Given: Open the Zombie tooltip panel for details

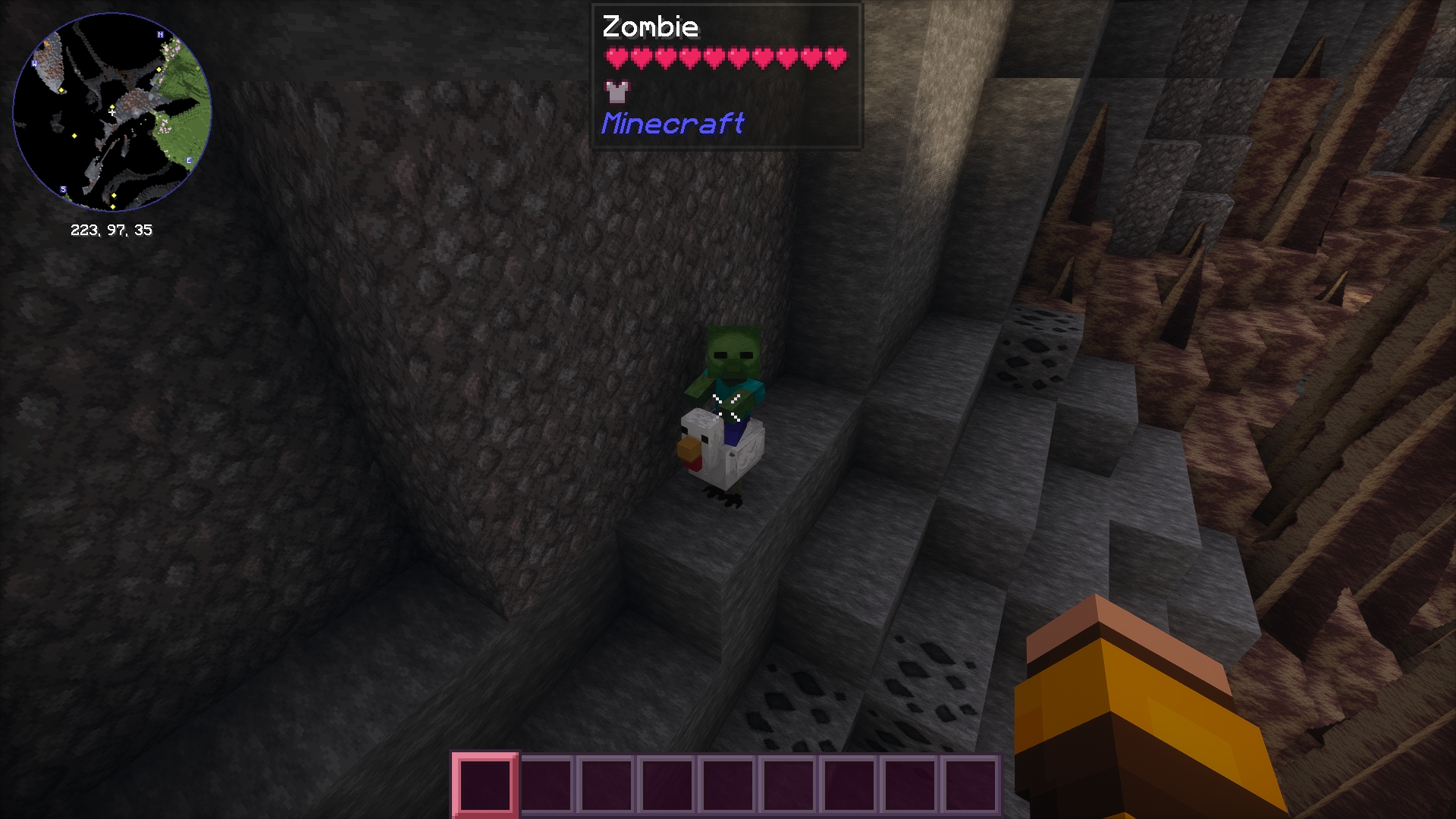Looking at the screenshot, I should (725, 76).
